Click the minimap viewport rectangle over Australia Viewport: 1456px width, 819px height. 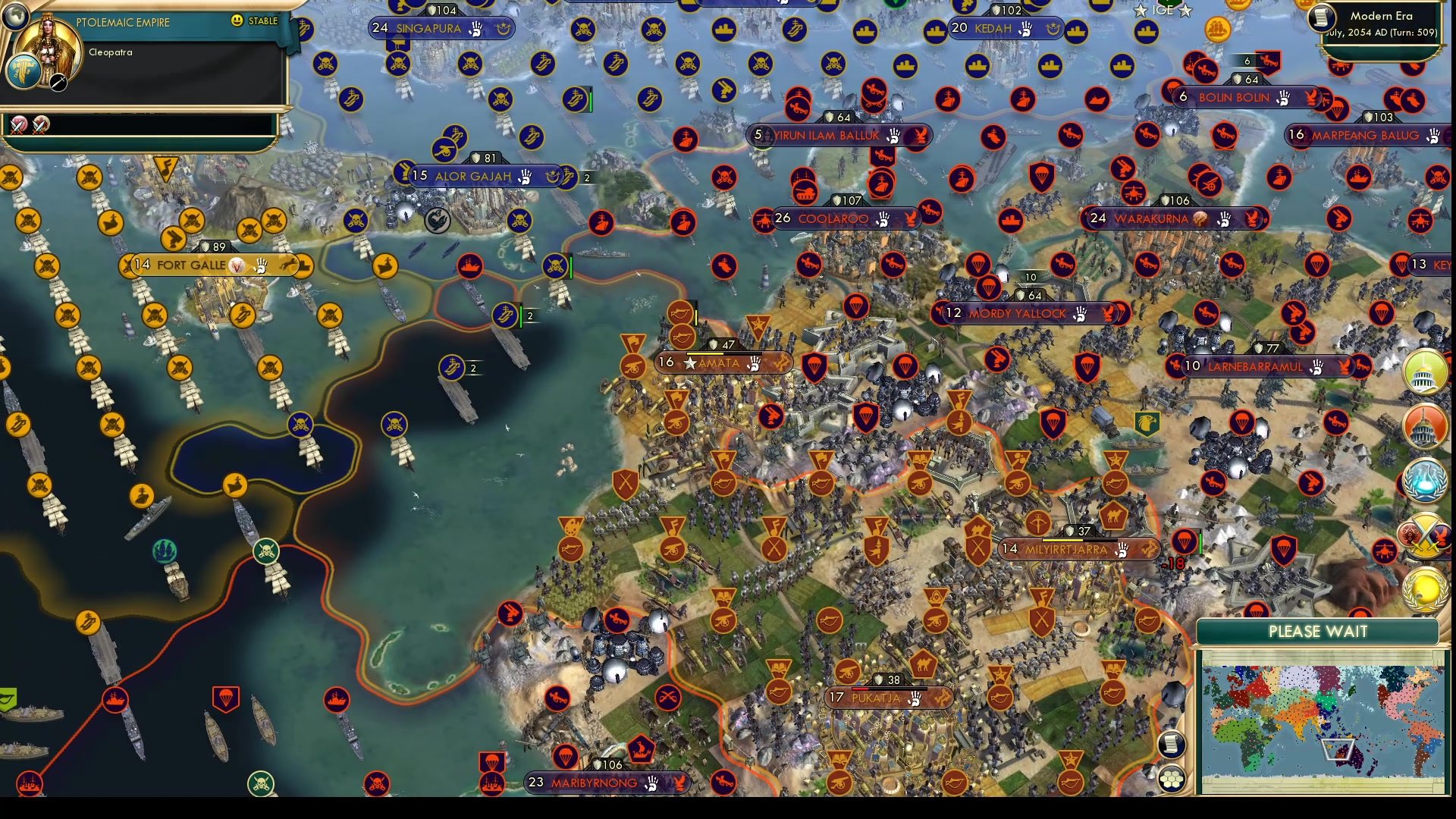1338,748
